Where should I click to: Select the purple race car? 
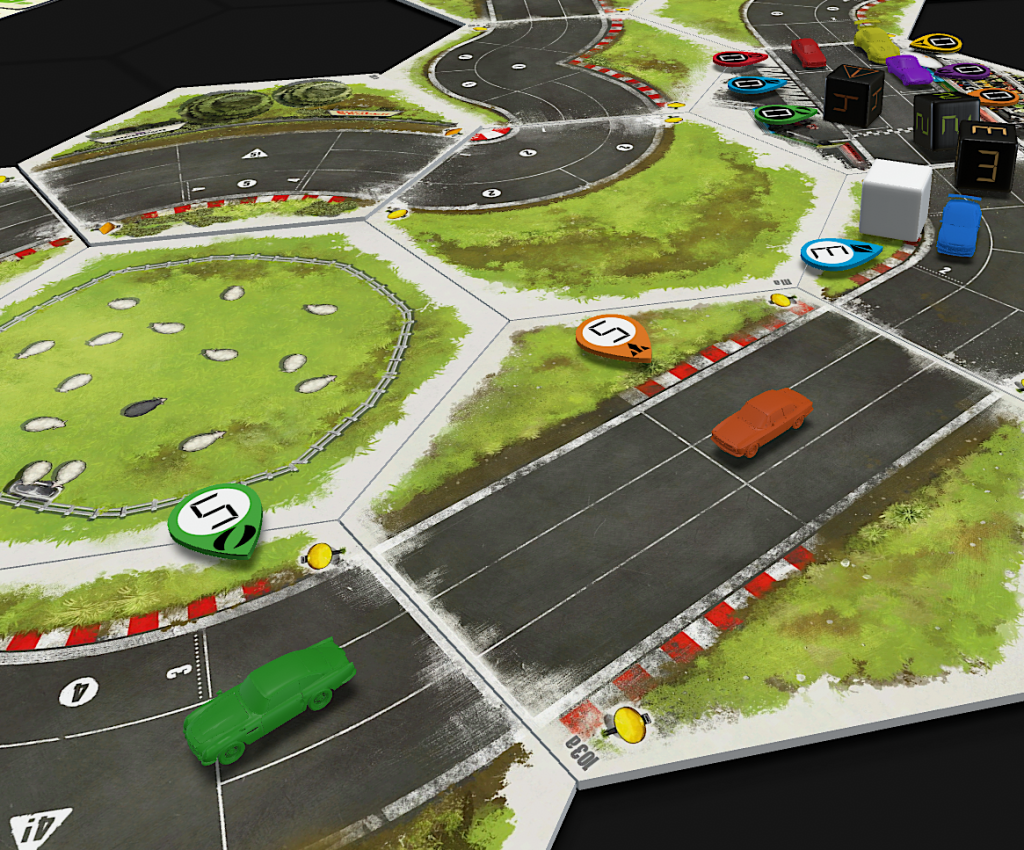click(908, 69)
